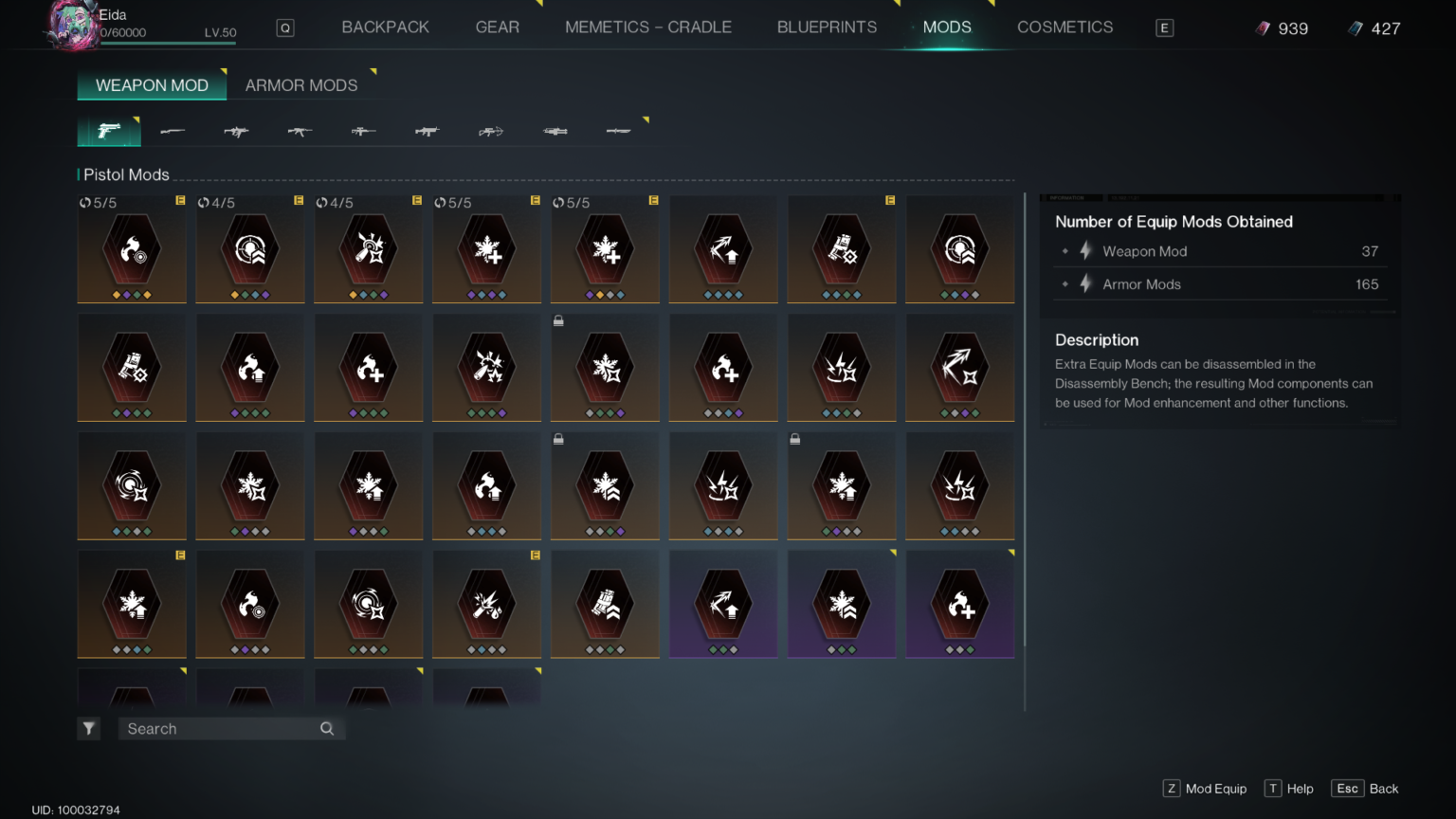
Task: Select the Armor Mods count row
Action: coord(1219,284)
